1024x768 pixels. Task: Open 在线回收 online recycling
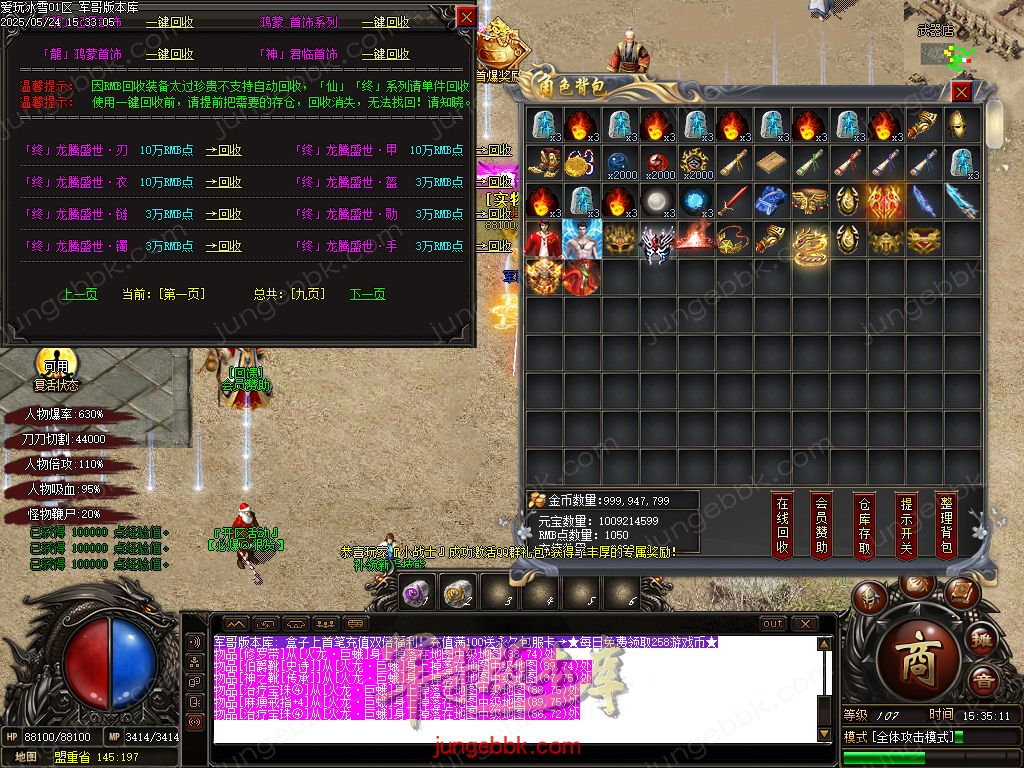point(782,525)
